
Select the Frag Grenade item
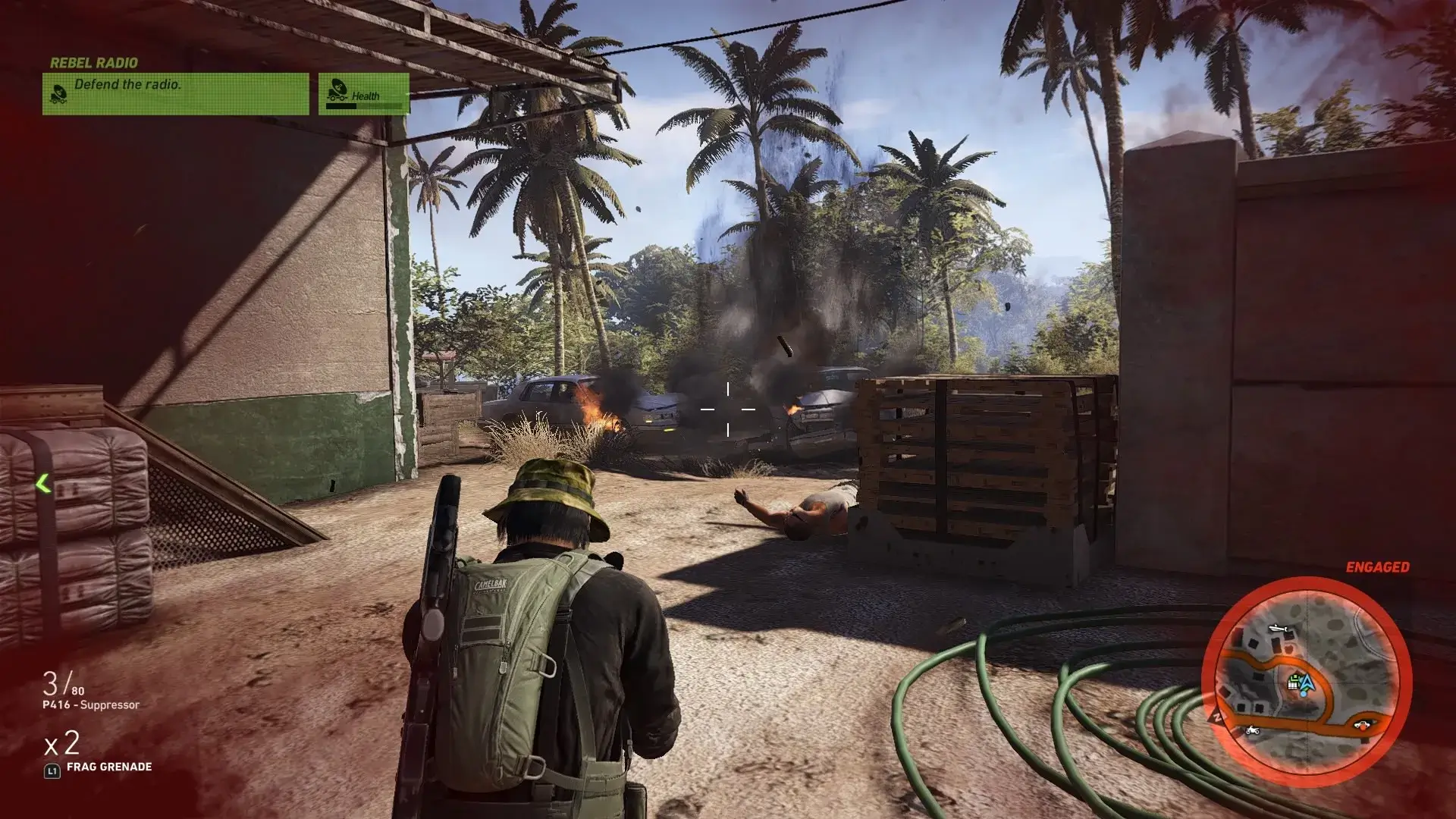tap(108, 767)
